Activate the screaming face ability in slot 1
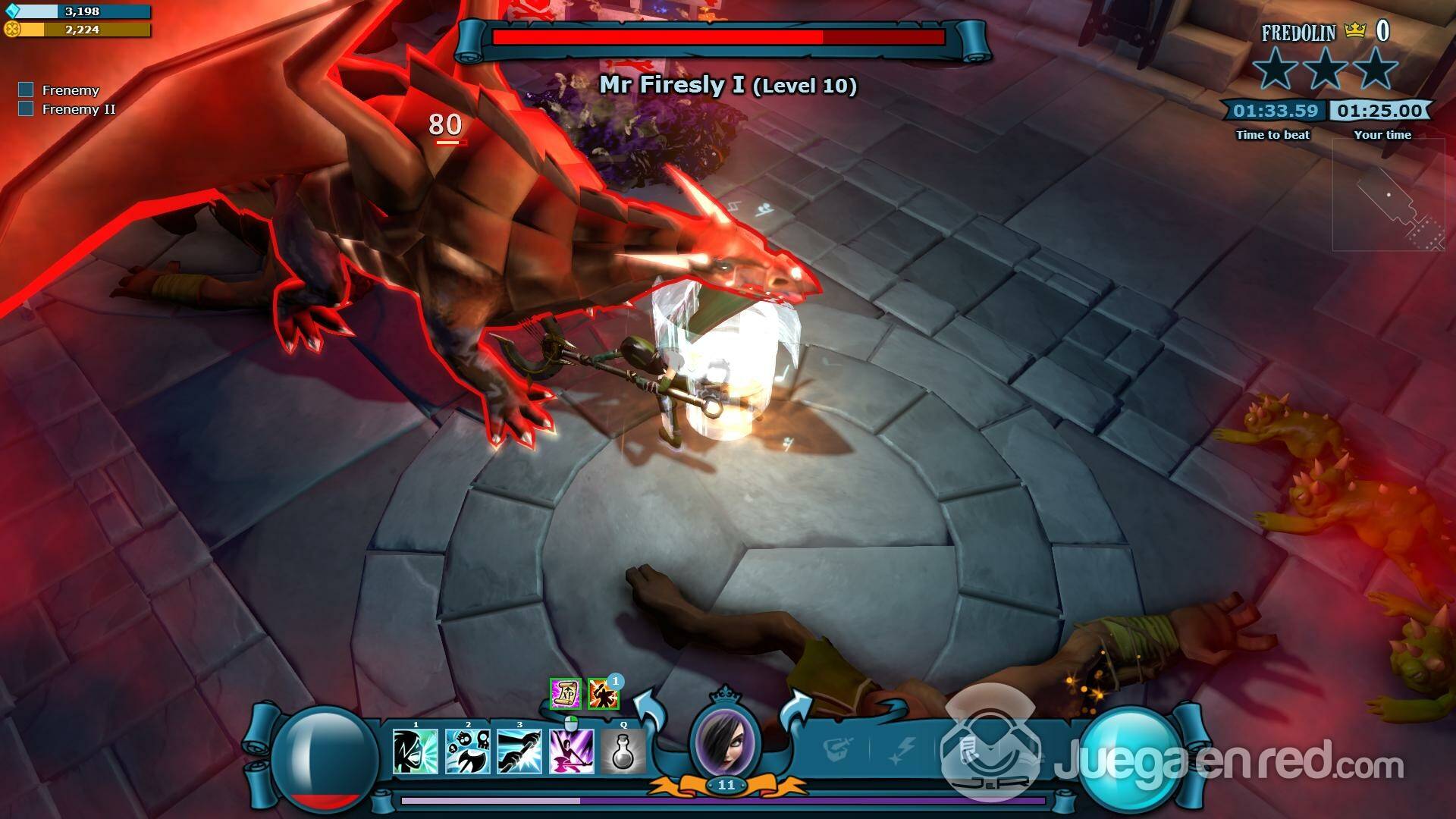The height and width of the screenshot is (819, 1456). point(416,751)
